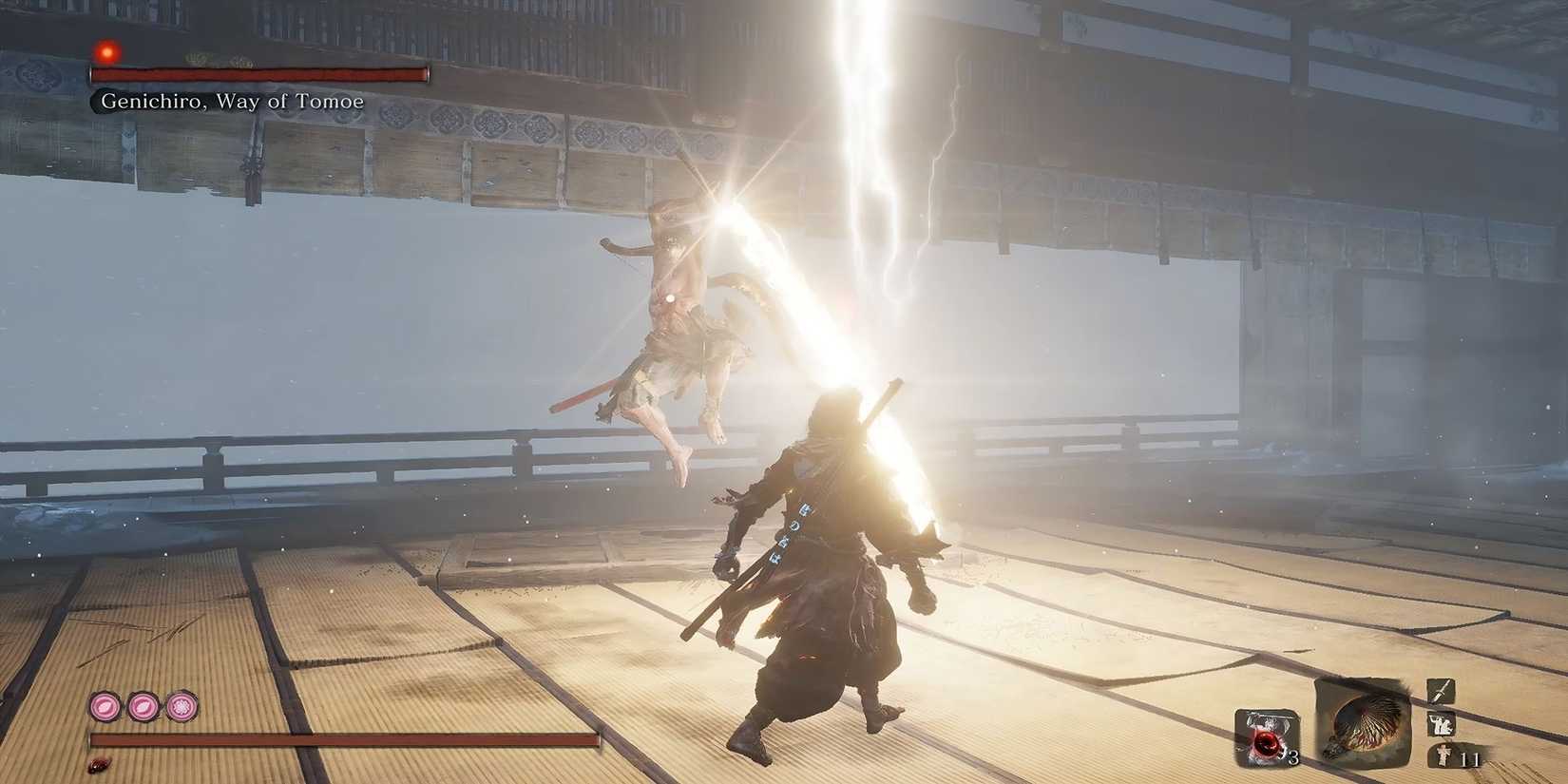Screen dimensions: 1568x784
Task: Click the boss vitality bar
Action: [261, 73]
